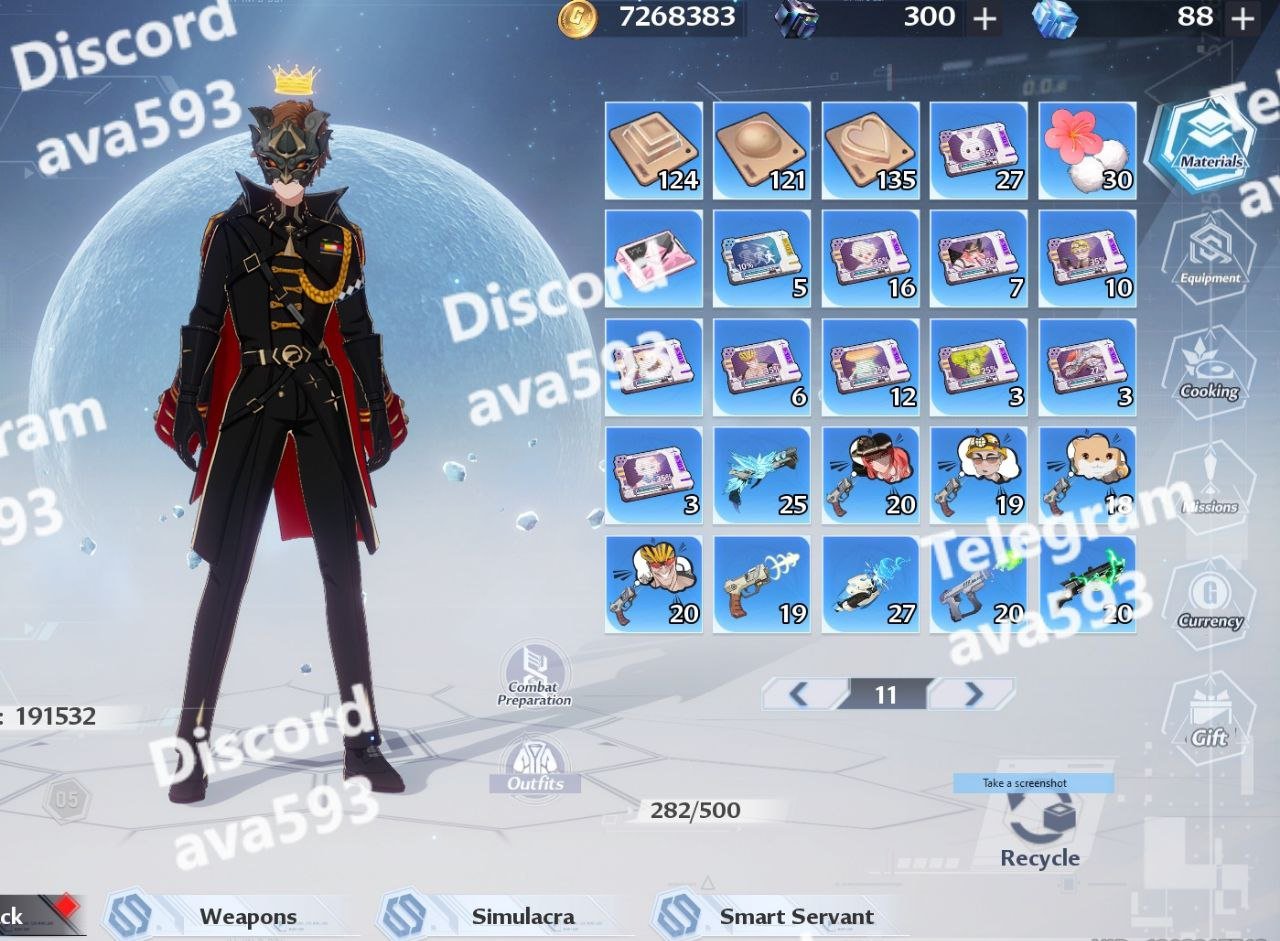The width and height of the screenshot is (1280, 941).
Task: Switch to the Currency tab
Action: tap(1209, 606)
